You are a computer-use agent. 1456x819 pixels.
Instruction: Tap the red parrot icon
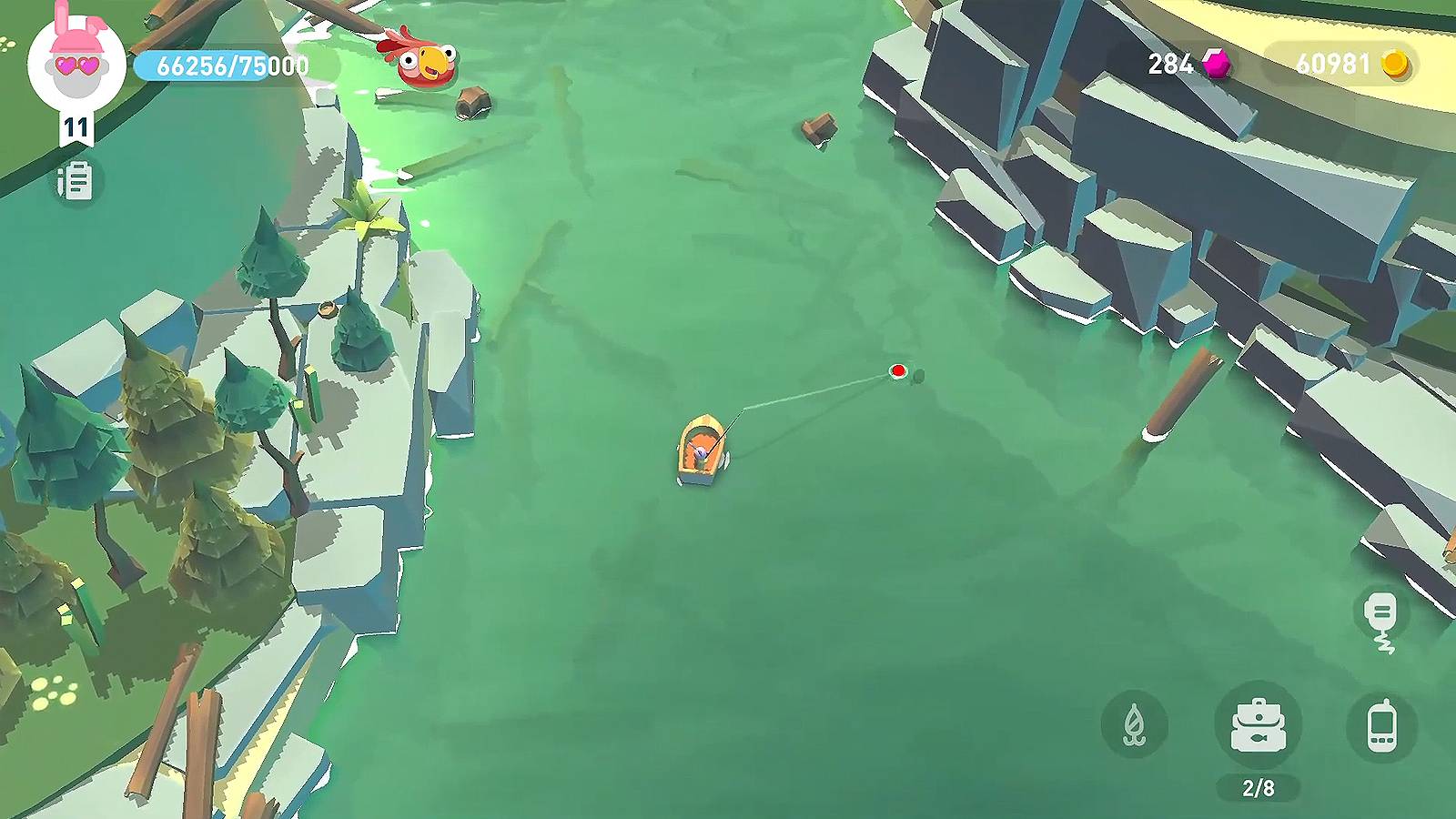[x=422, y=62]
